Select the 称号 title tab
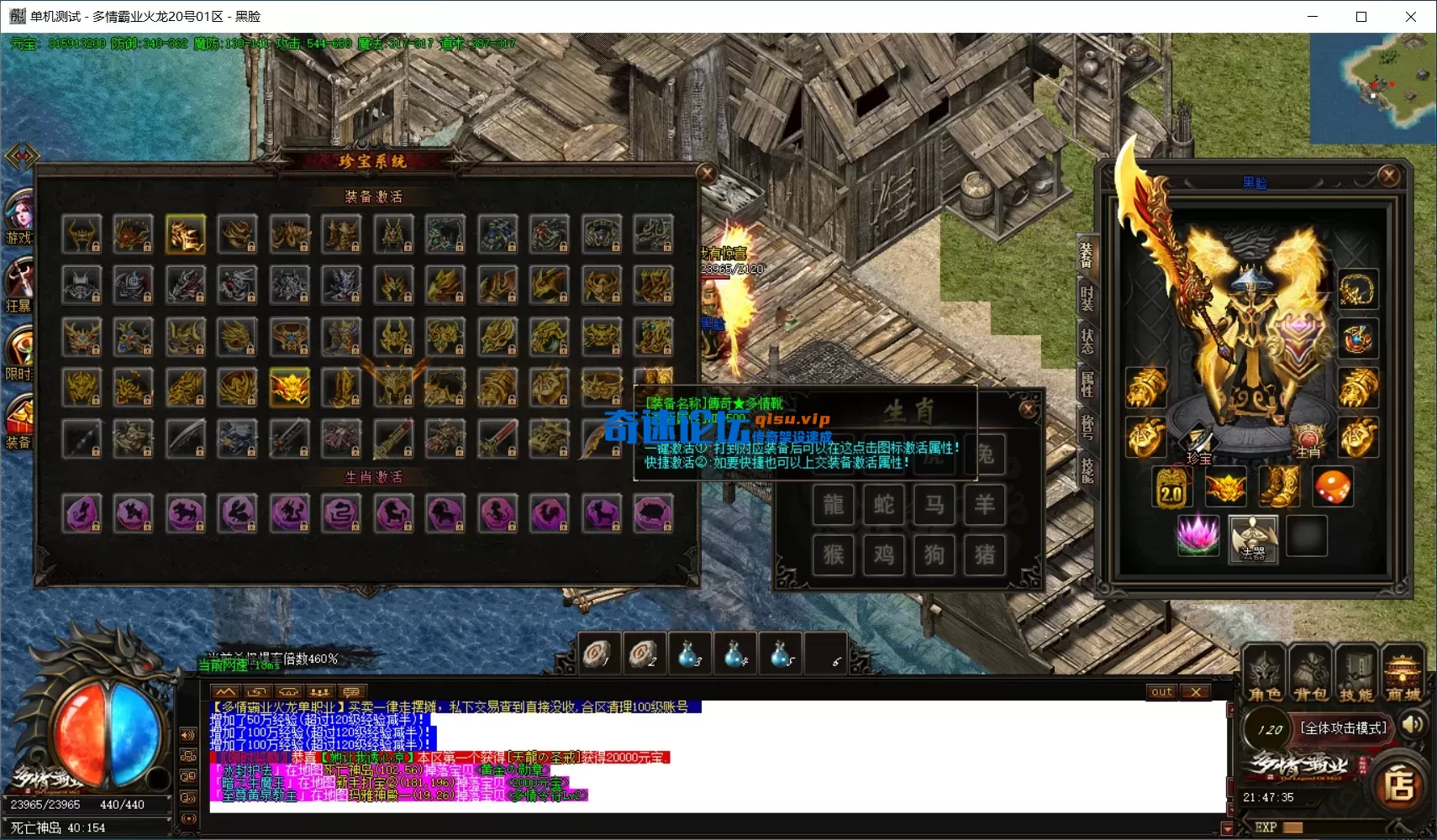The image size is (1437, 840). [x=1087, y=427]
